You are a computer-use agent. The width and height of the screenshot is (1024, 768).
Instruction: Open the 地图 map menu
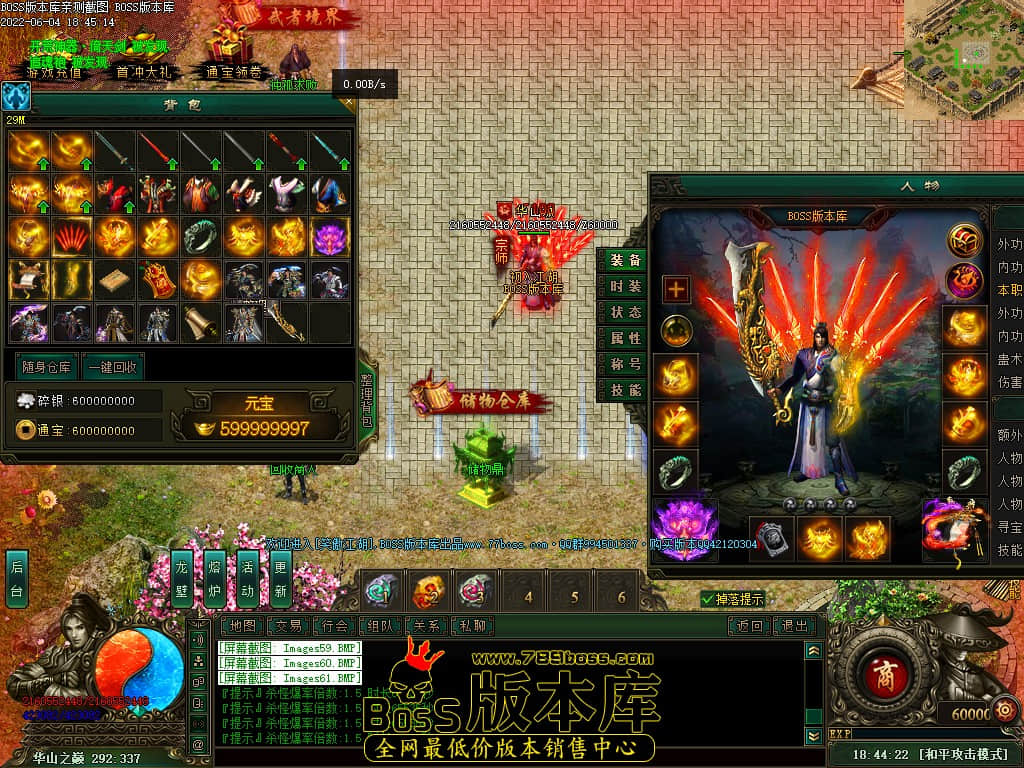(x=240, y=626)
